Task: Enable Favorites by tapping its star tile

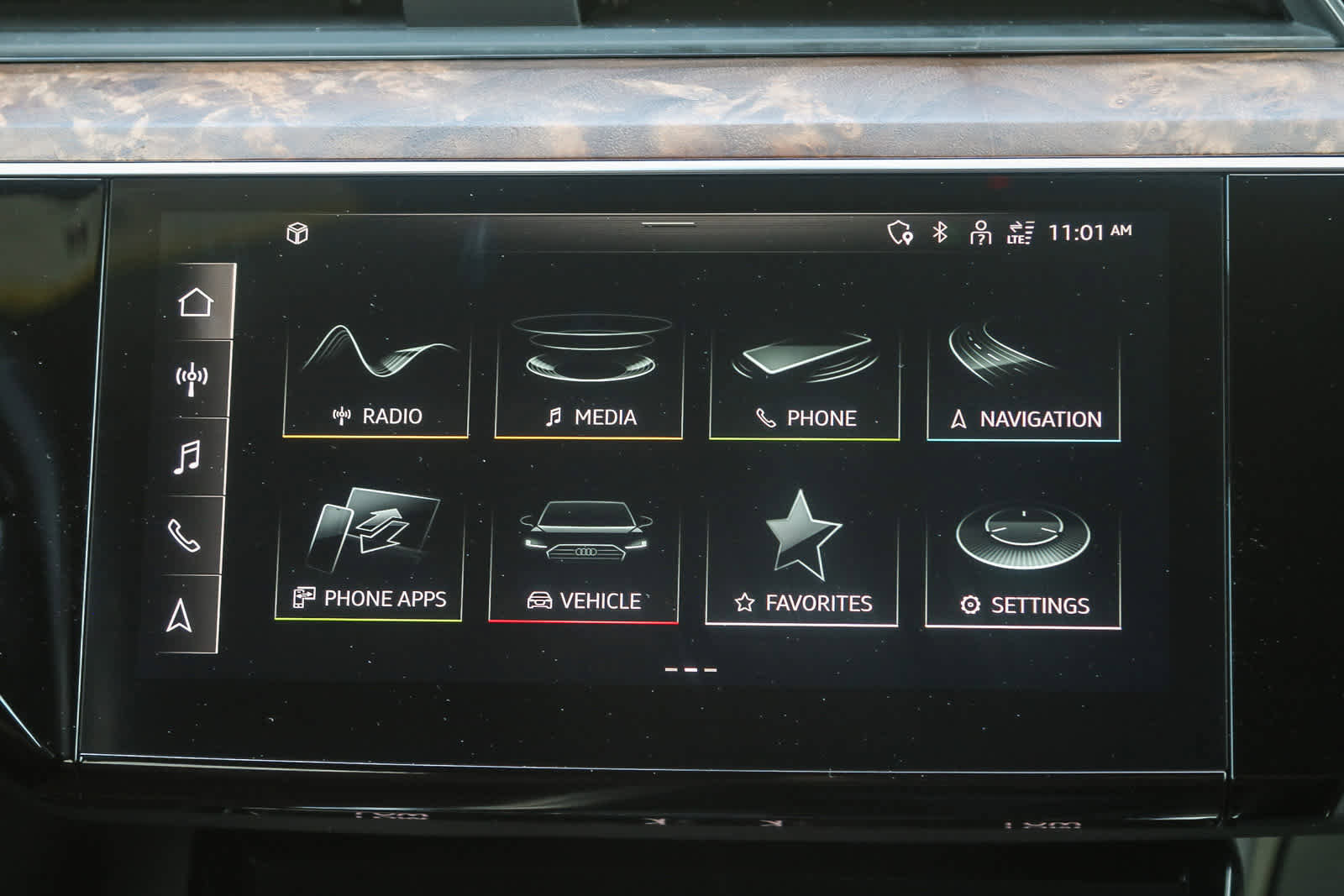Action: 802,554
